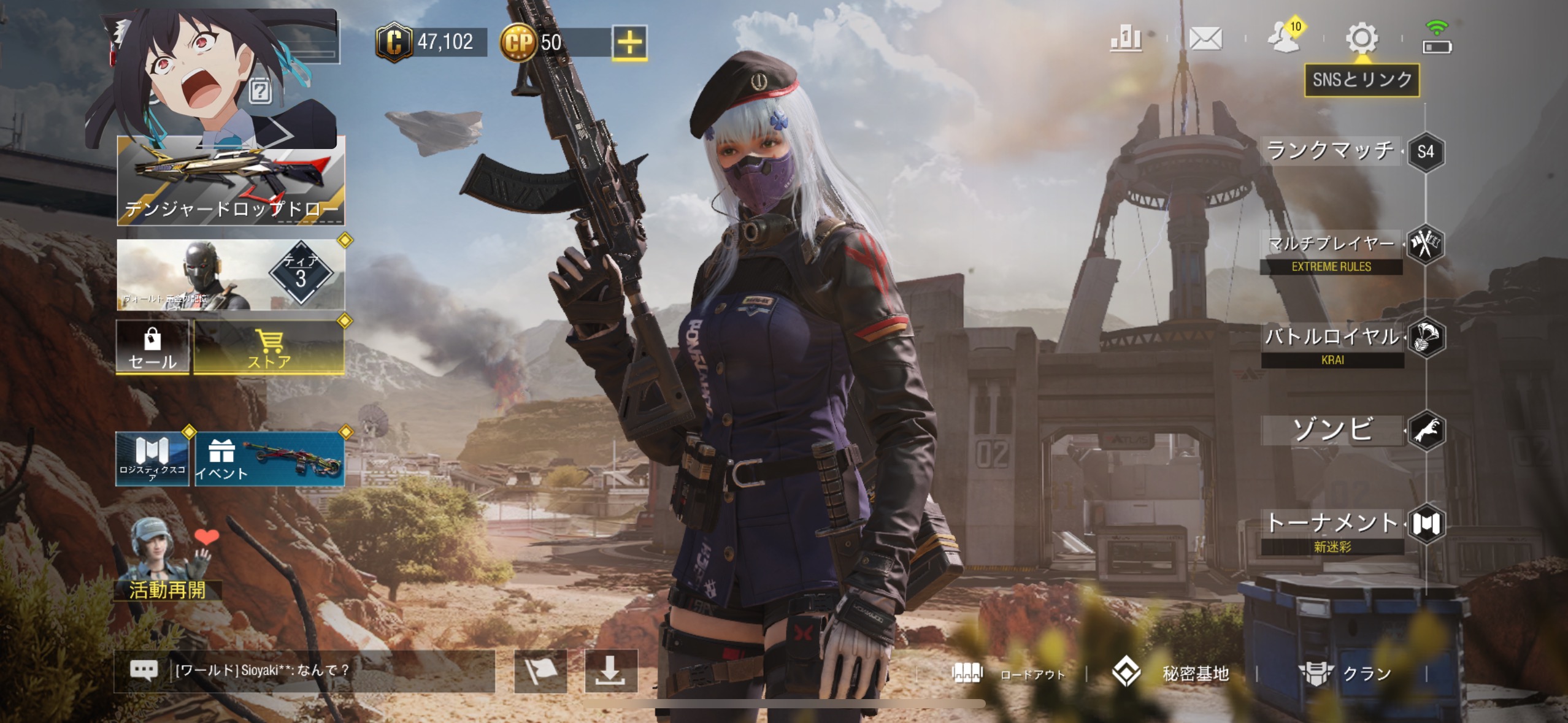This screenshot has width=1568, height=723.
Task: Open the デンジャードロップドロー banner
Action: pos(231,182)
